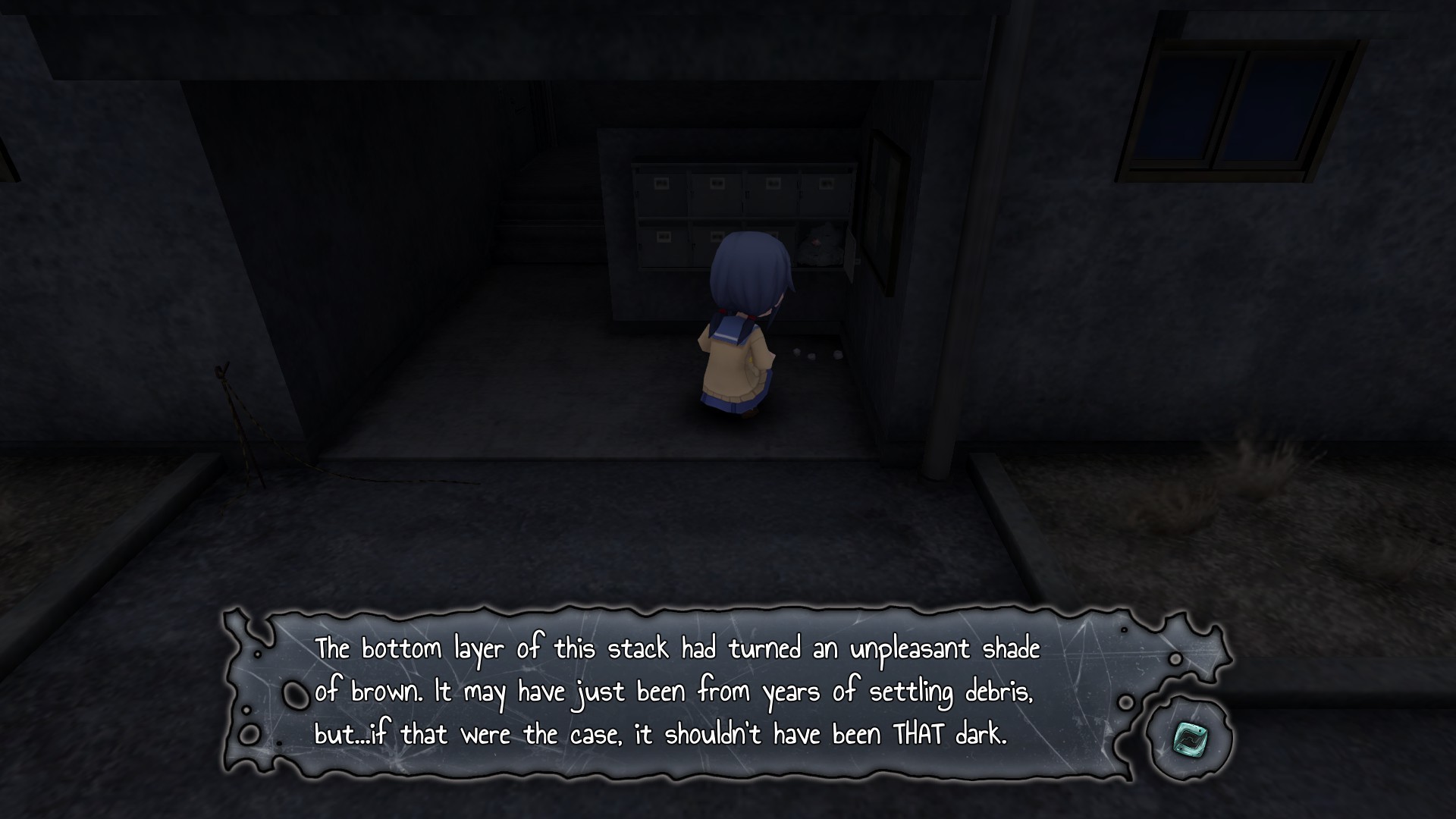The height and width of the screenshot is (819, 1456).
Task: Click the label plate on the second top locker
Action: click(717, 183)
